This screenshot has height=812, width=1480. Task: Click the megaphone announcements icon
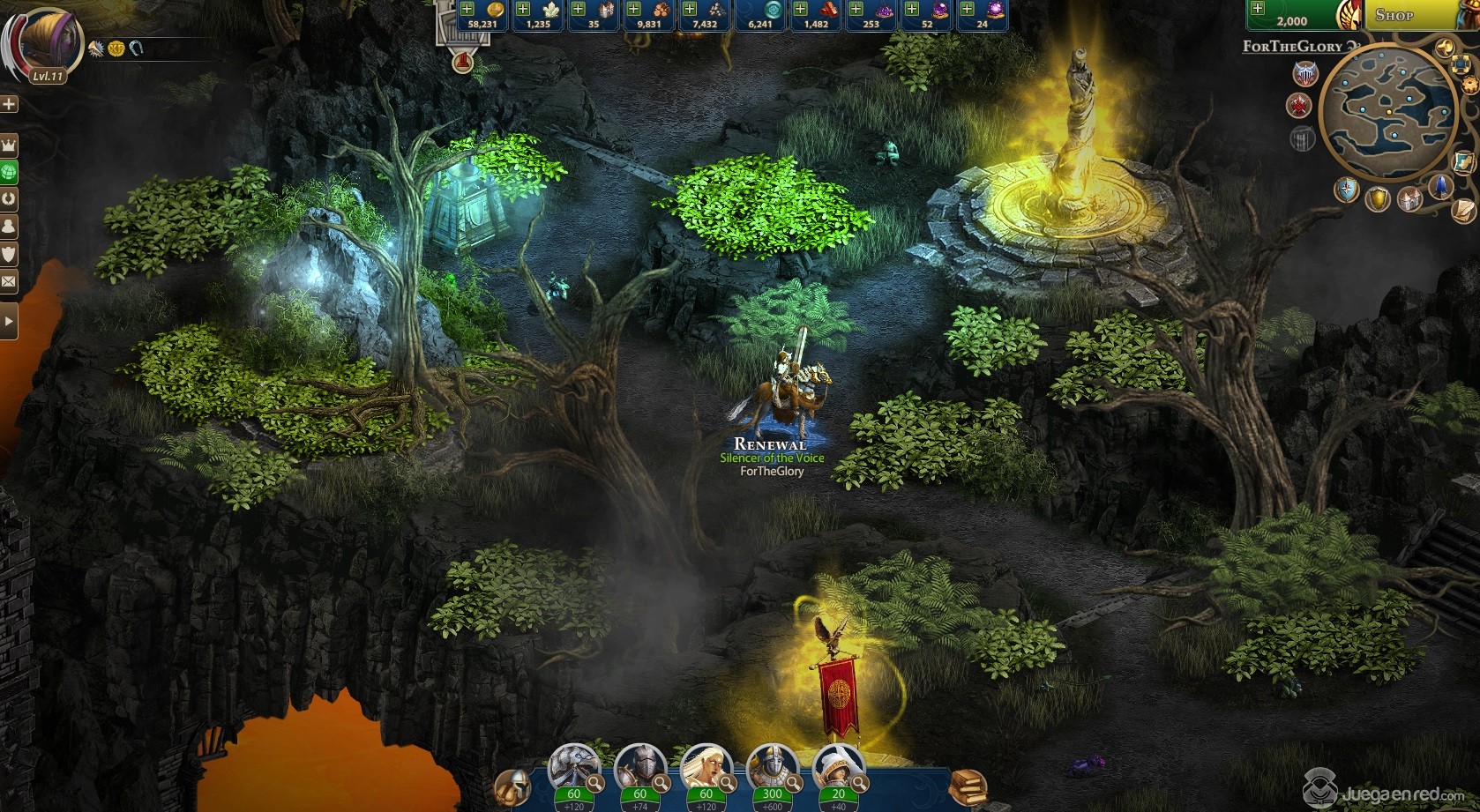coord(1445,47)
